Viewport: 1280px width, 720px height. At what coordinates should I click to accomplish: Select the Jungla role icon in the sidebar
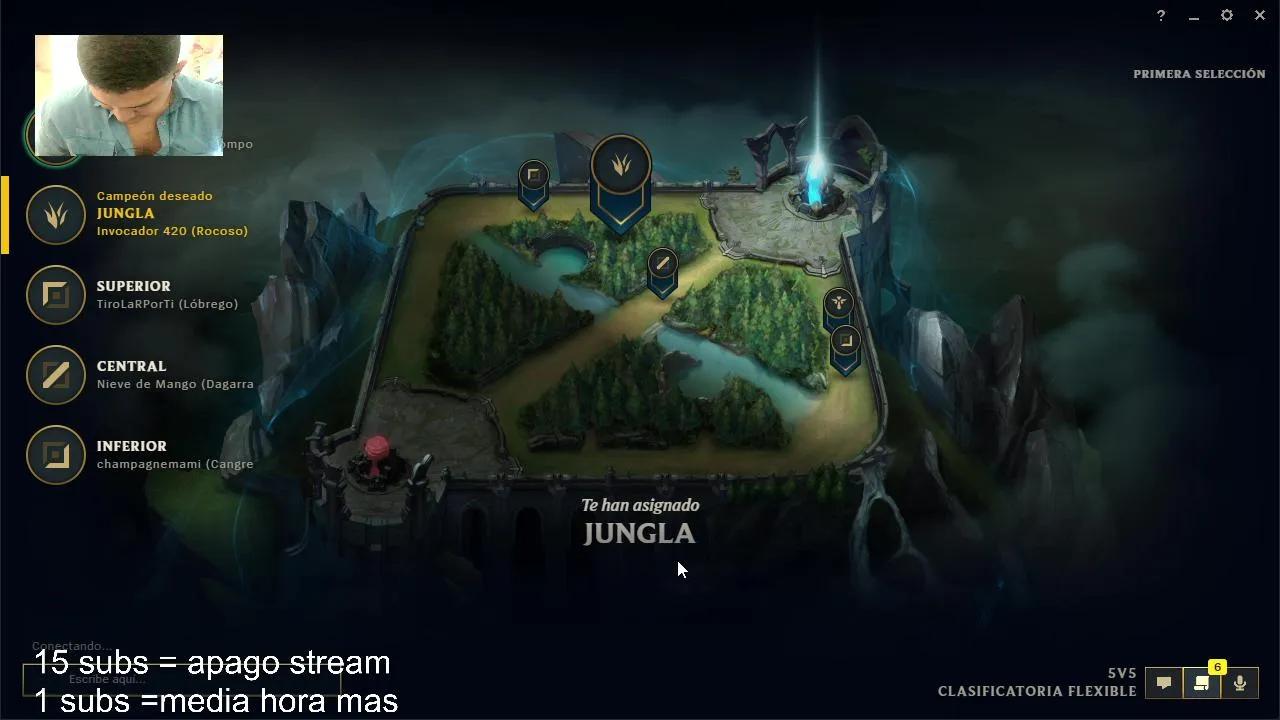pyautogui.click(x=55, y=215)
